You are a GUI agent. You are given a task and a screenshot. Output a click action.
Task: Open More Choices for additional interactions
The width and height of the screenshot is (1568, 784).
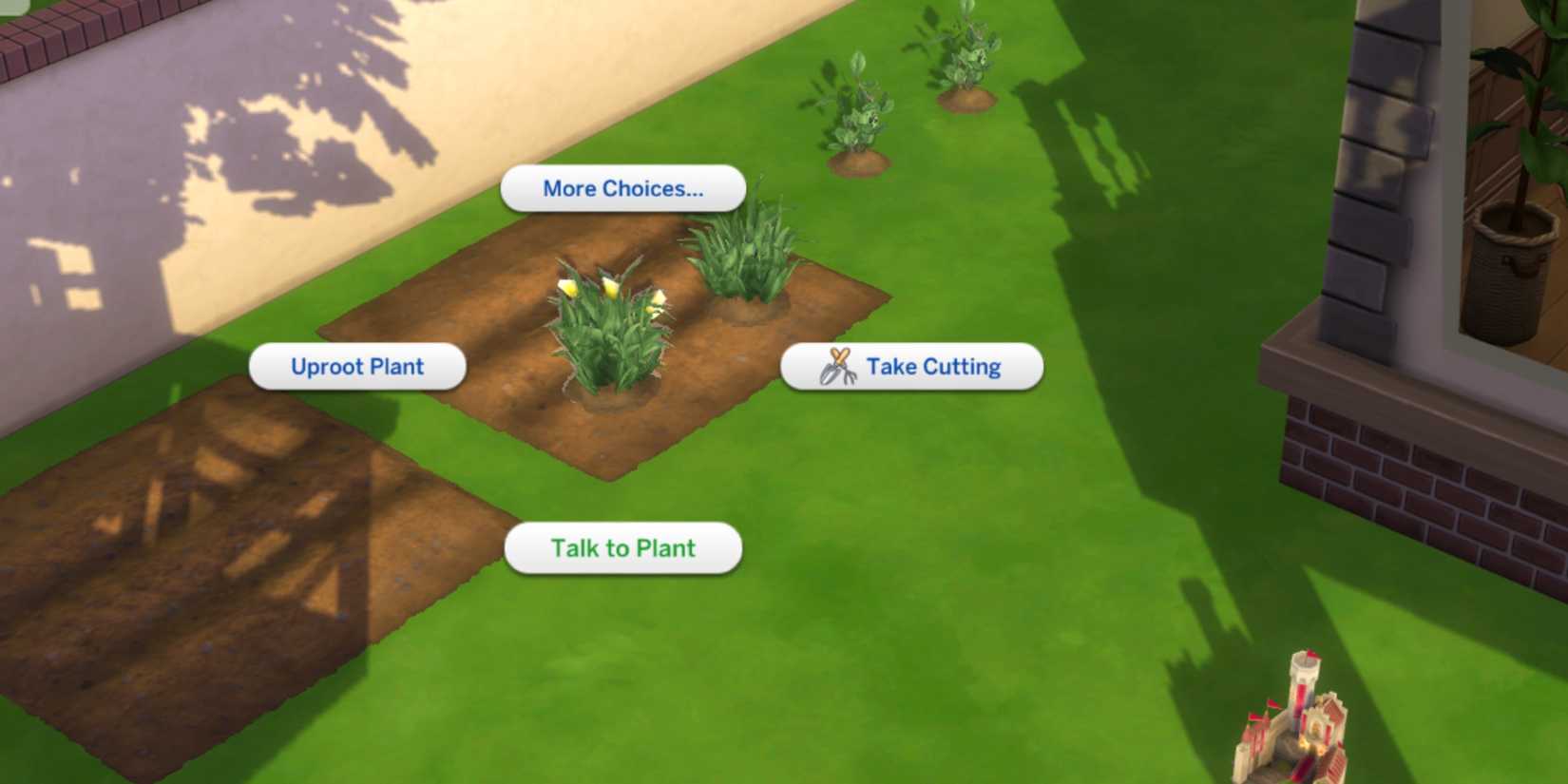622,188
